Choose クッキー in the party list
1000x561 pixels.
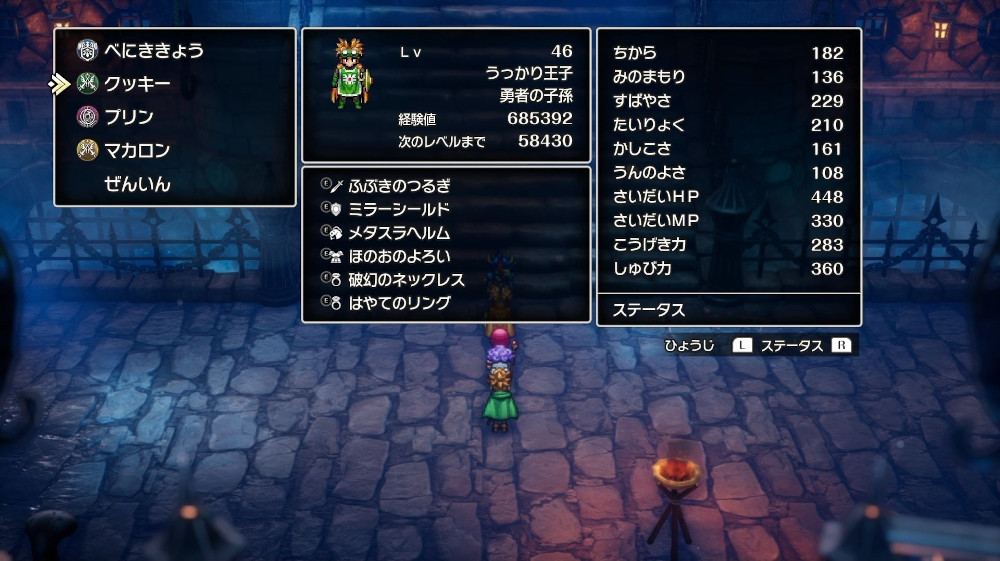(x=137, y=84)
